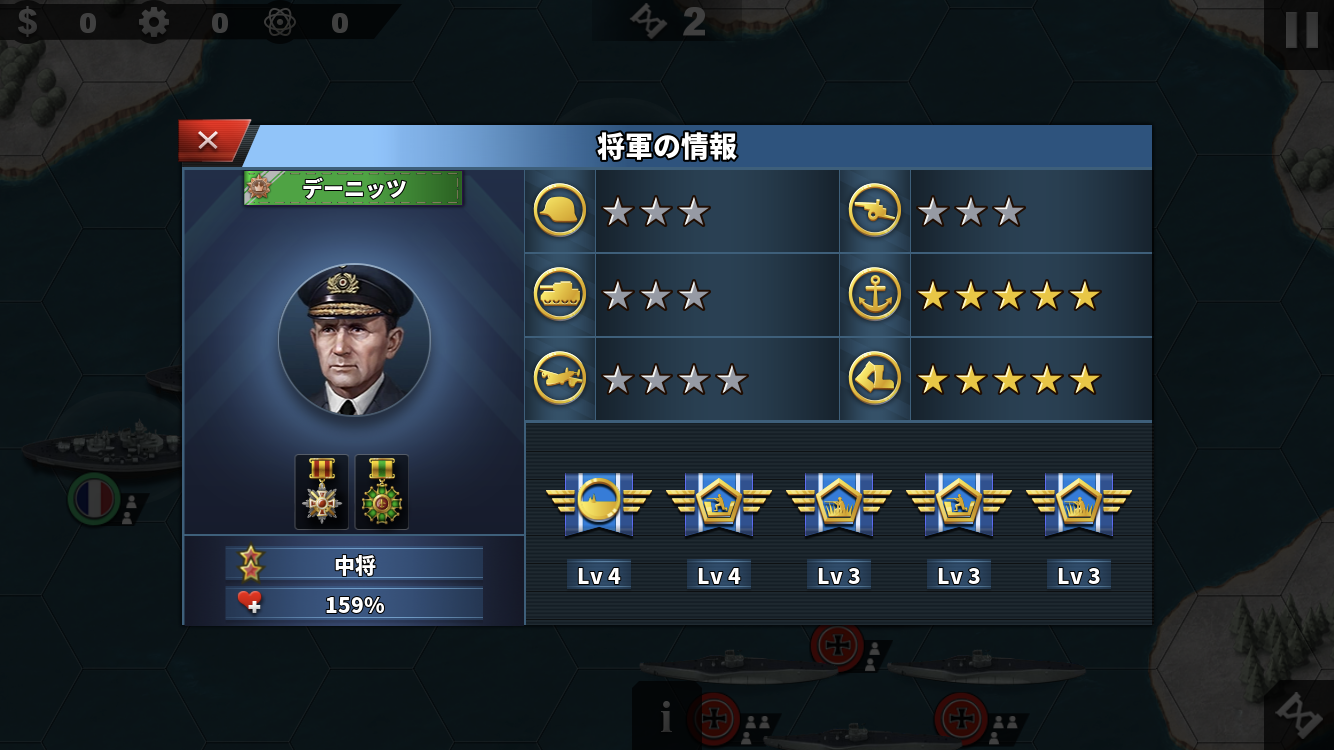The width and height of the screenshot is (1334, 750).
Task: Inspect the green-ribbon medal
Action: (382, 492)
